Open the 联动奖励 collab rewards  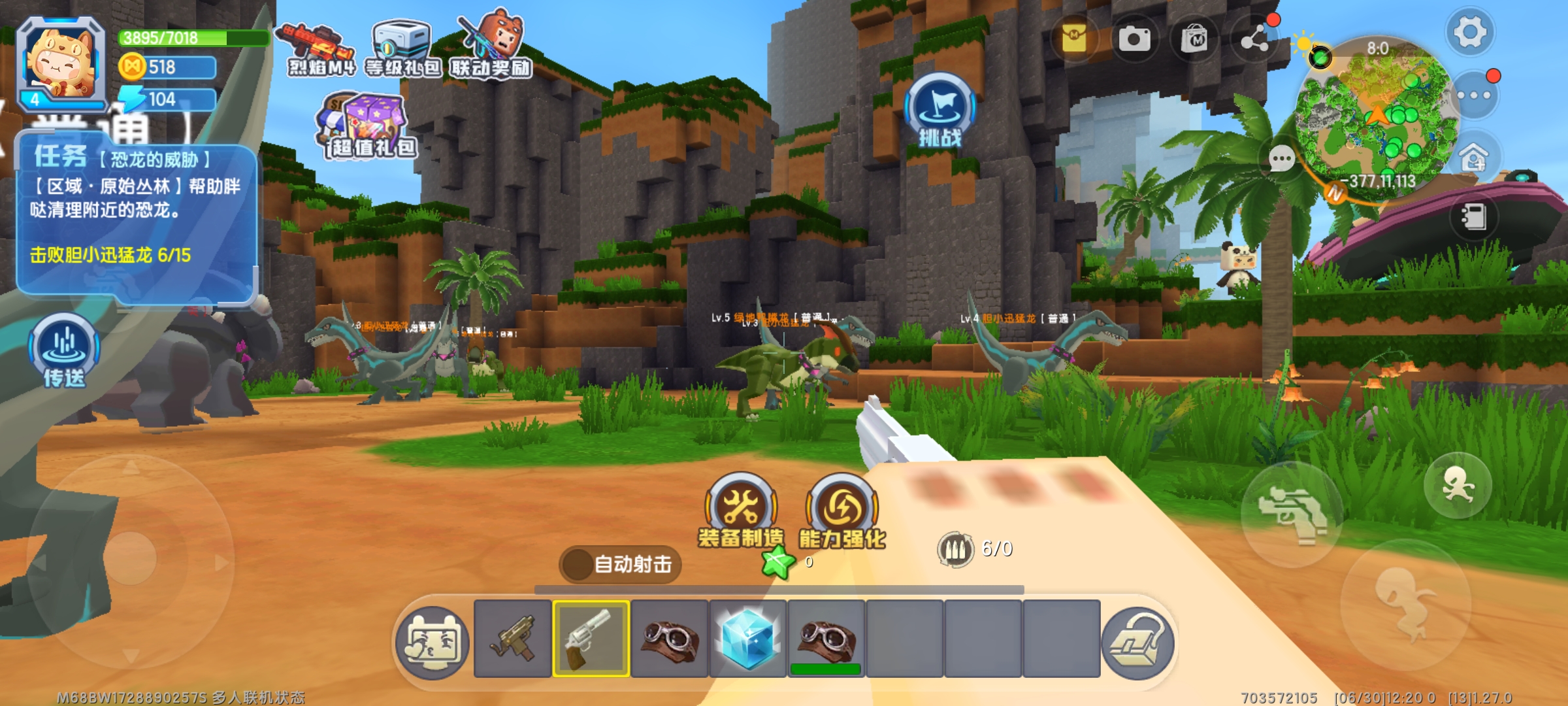492,47
